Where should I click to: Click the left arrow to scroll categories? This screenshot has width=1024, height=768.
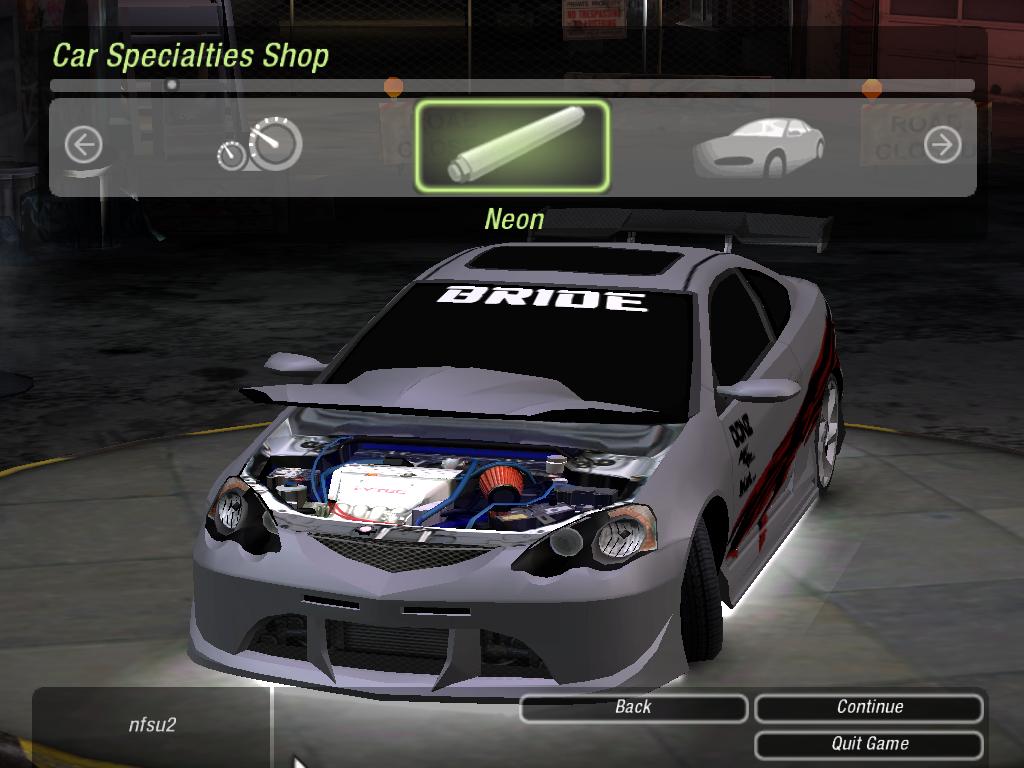click(84, 146)
